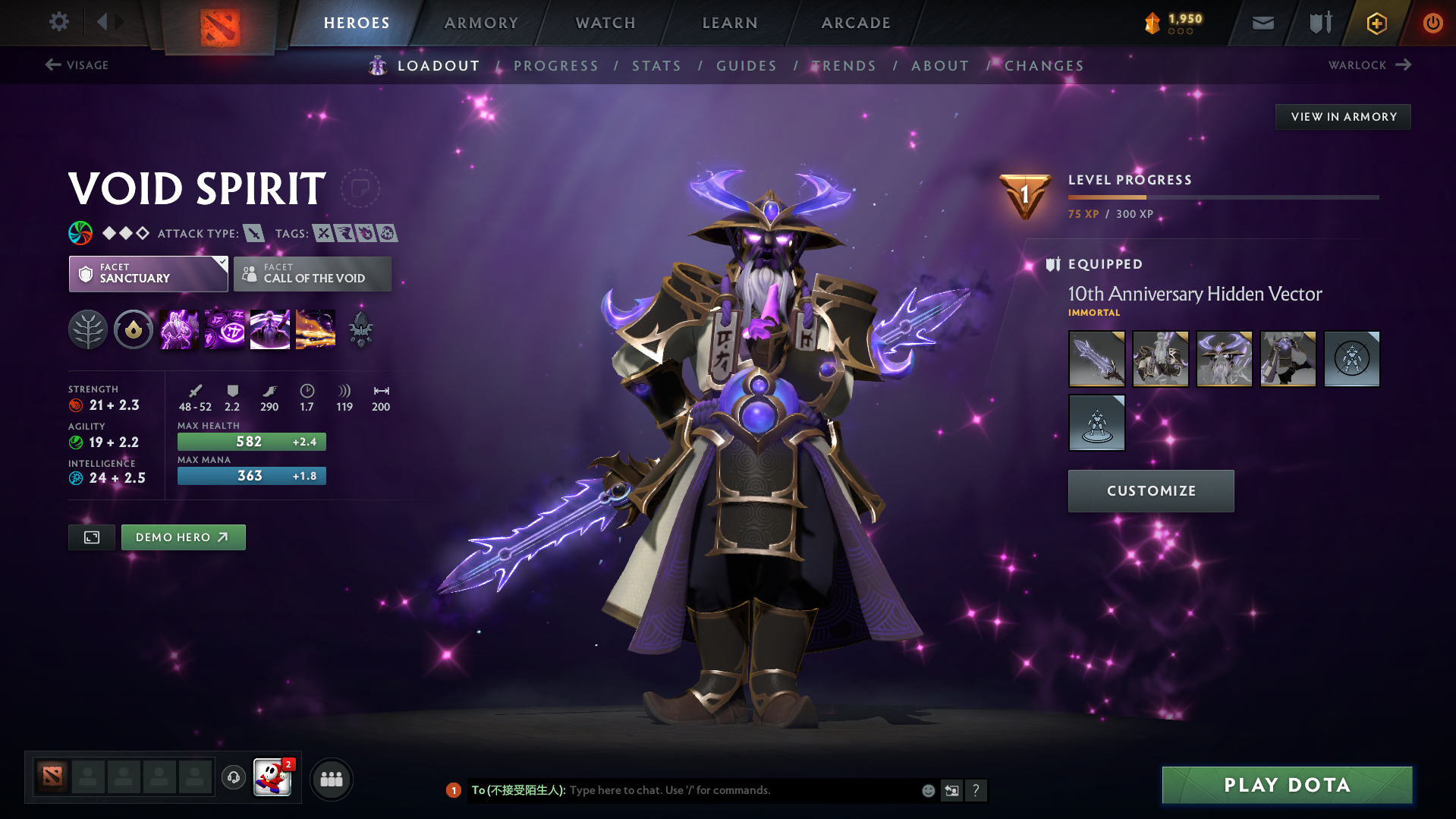Open the settings gear icon

58,22
